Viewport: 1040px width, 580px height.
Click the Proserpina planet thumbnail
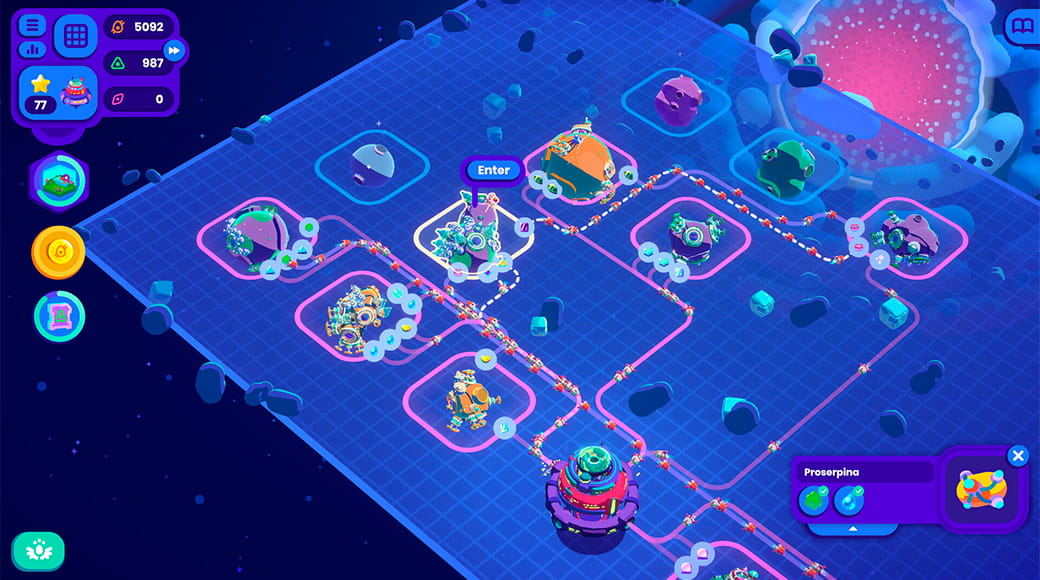click(981, 490)
